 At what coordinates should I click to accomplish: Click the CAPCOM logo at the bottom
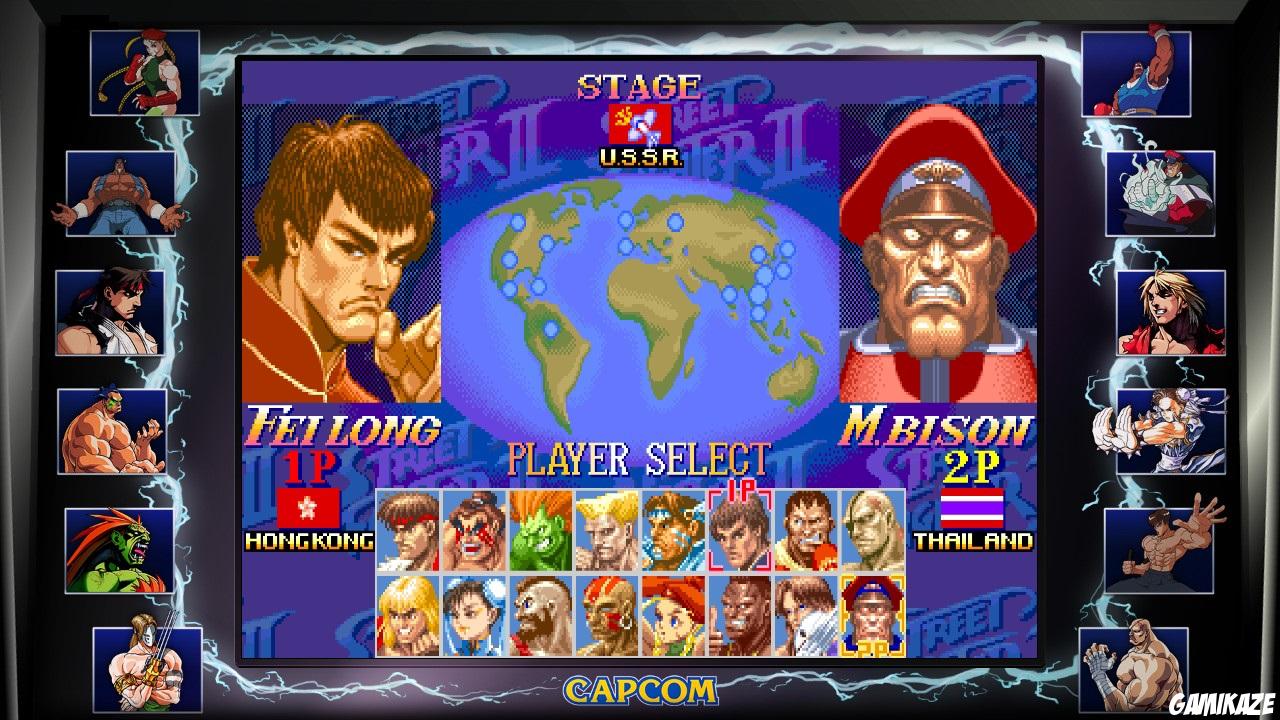pos(640,688)
